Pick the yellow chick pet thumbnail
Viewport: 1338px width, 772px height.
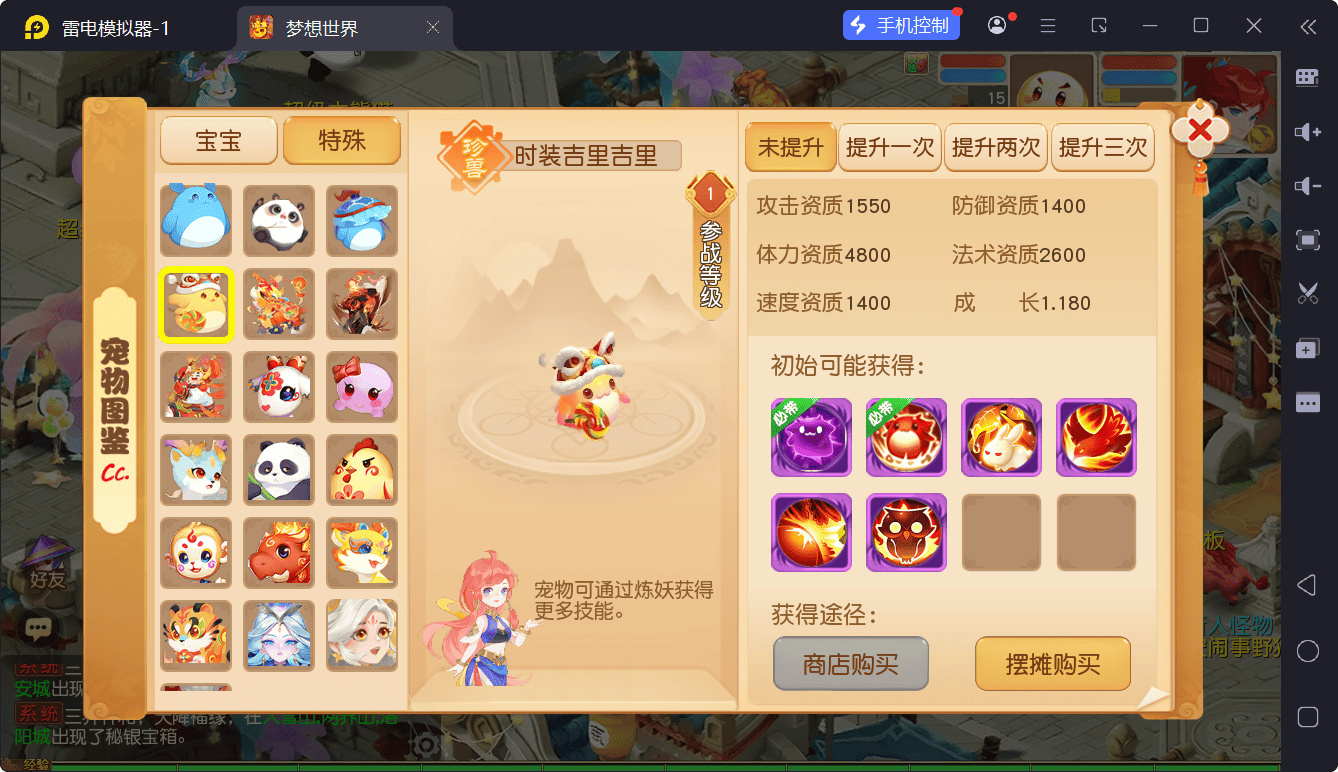362,470
